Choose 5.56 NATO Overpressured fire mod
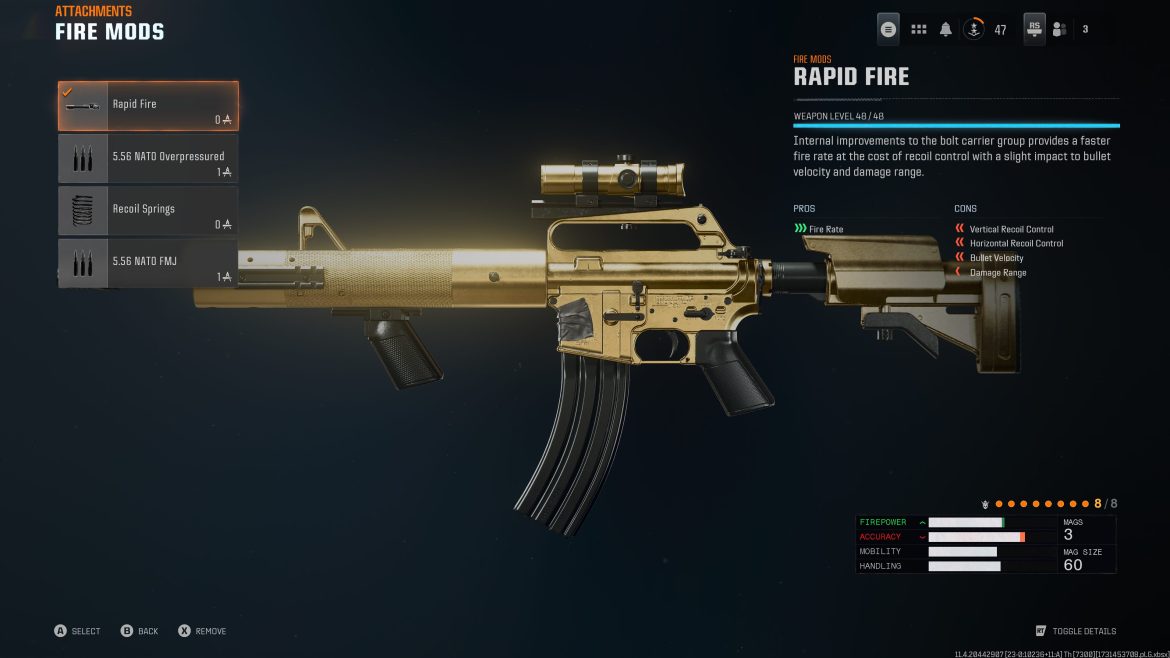This screenshot has width=1170, height=658. 148,159
